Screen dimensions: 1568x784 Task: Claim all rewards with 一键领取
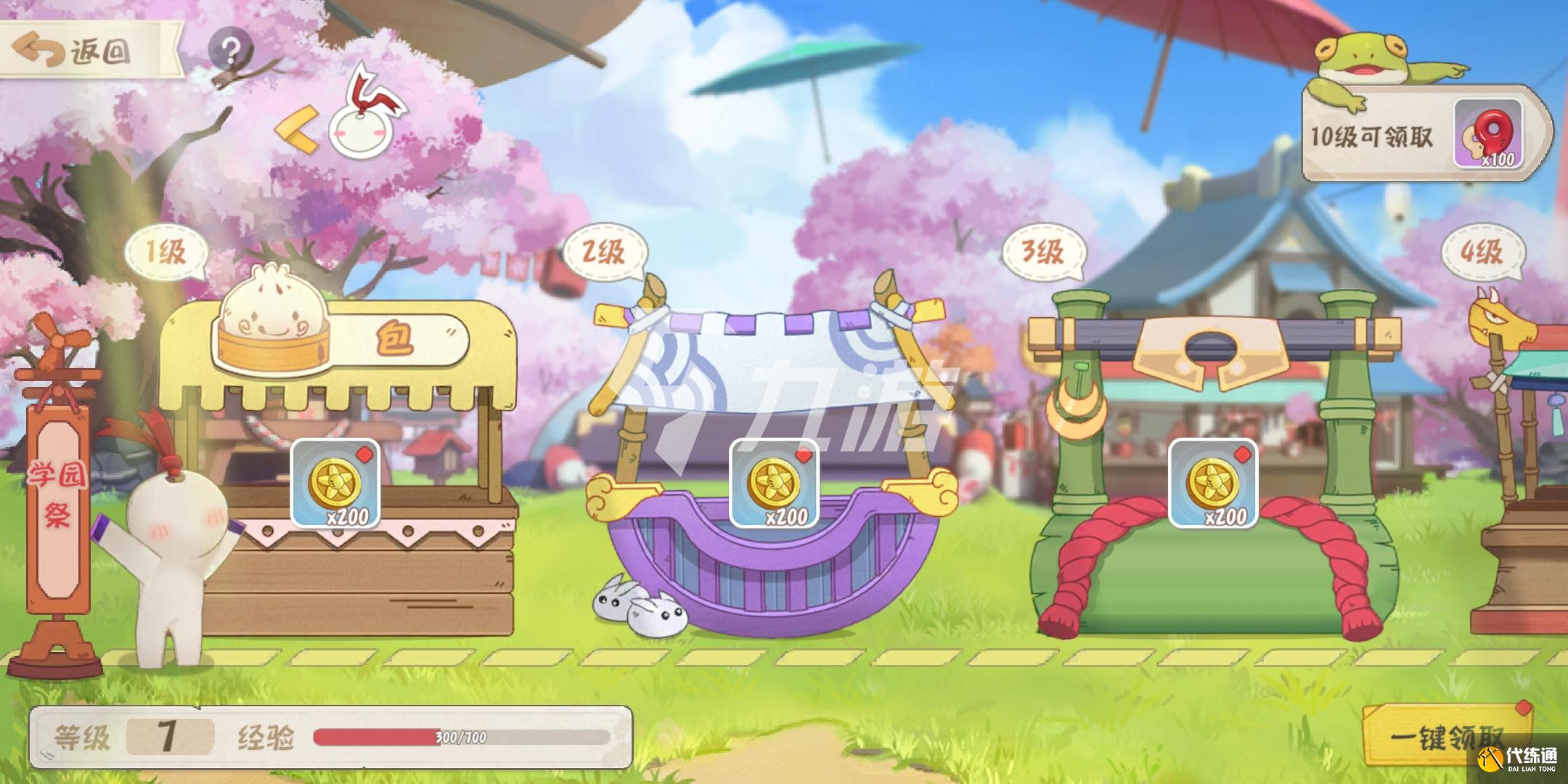pyautogui.click(x=1446, y=738)
